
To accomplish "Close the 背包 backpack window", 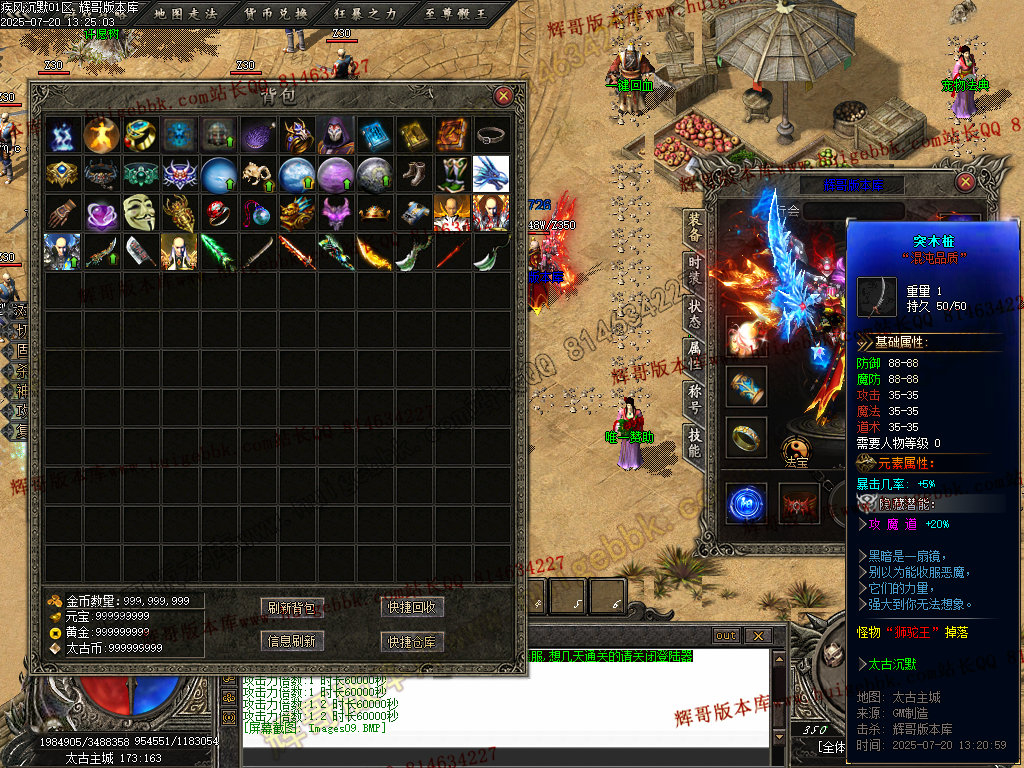I will coord(504,96).
